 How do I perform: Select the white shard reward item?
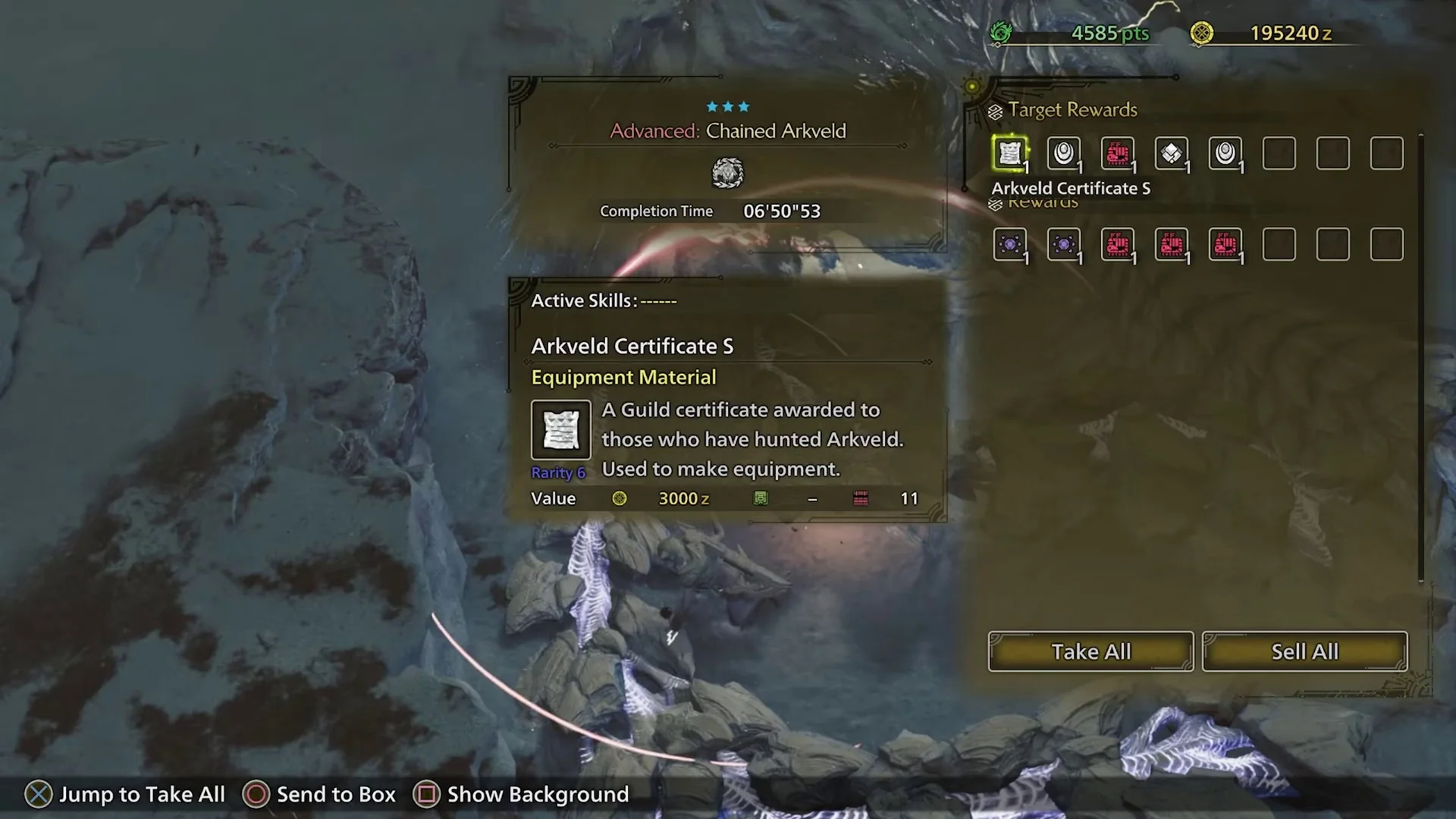pos(1172,154)
